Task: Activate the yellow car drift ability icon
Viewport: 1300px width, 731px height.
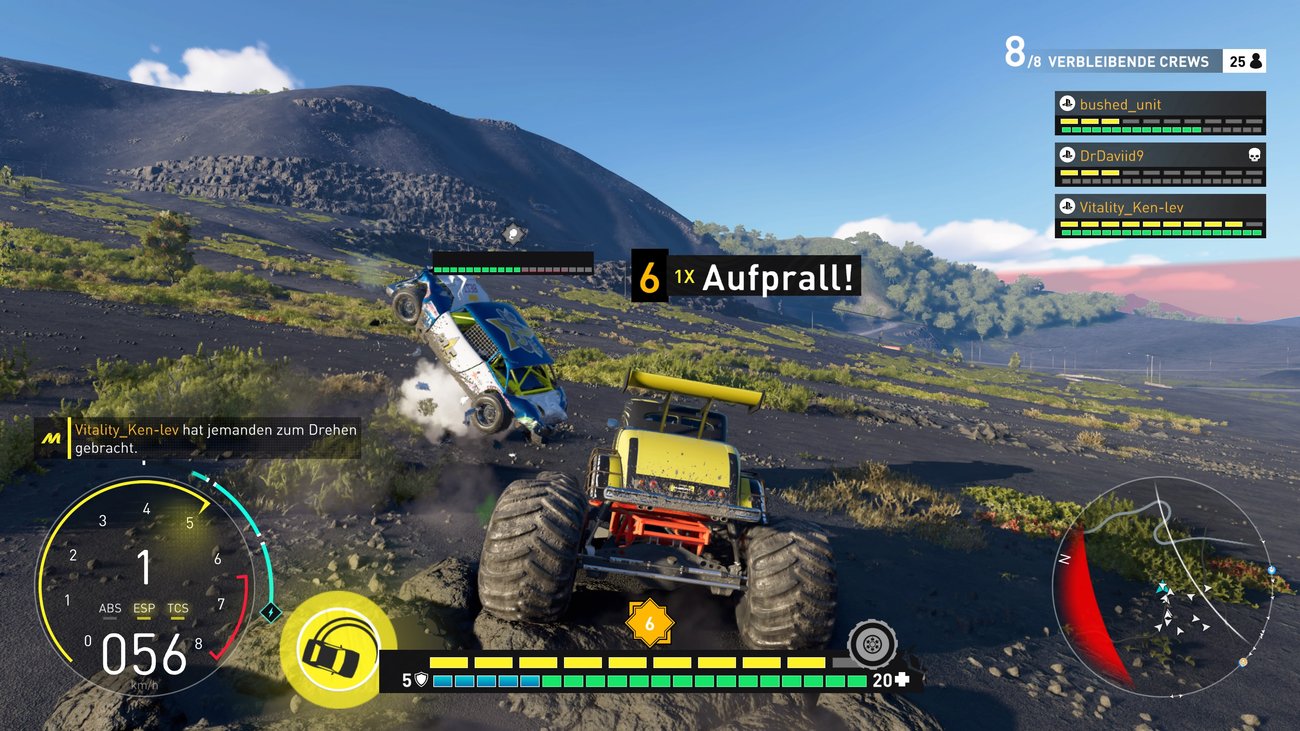Action: tap(331, 651)
